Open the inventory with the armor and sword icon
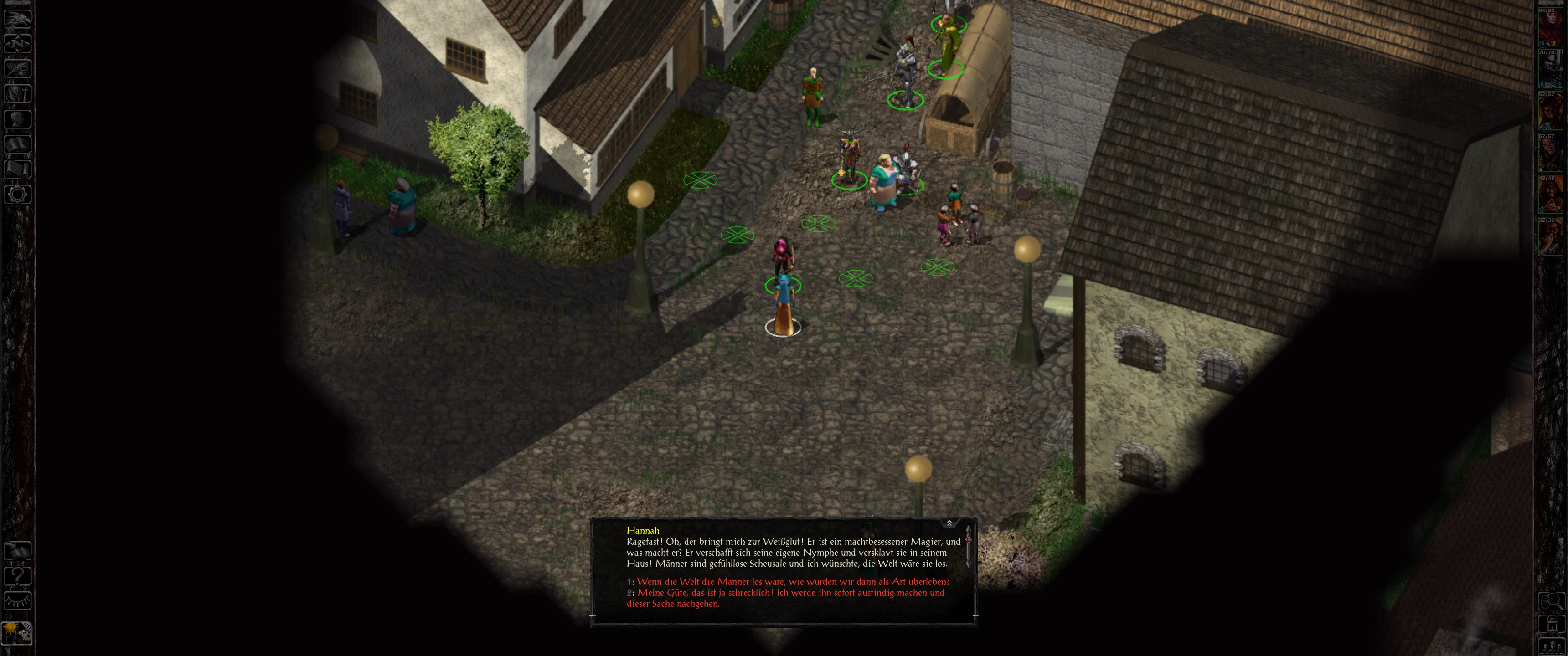This screenshot has width=1568, height=656. [x=18, y=93]
